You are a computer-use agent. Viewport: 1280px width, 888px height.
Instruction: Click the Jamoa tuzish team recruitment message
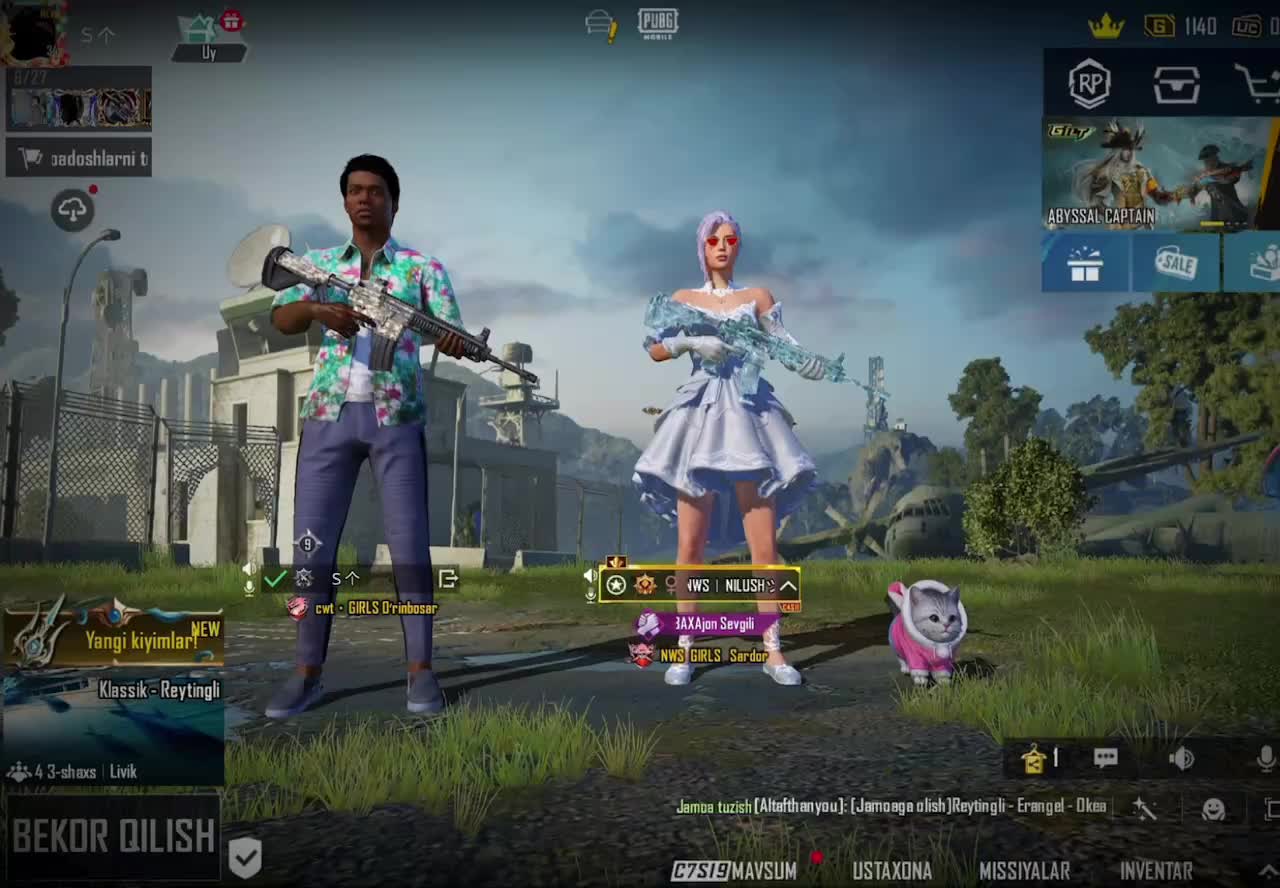890,806
